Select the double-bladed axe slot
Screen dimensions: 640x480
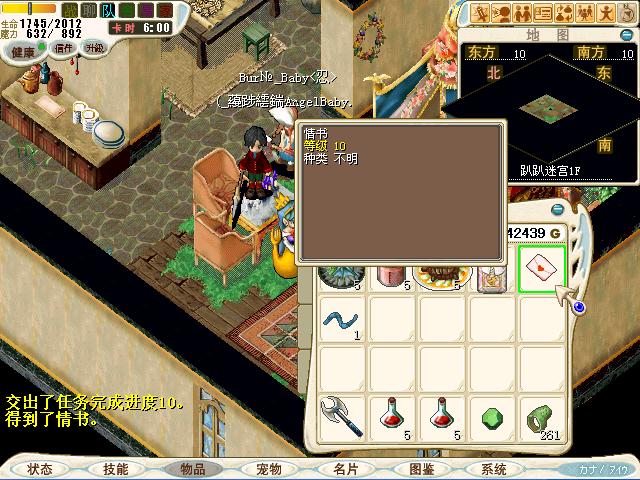coord(343,417)
